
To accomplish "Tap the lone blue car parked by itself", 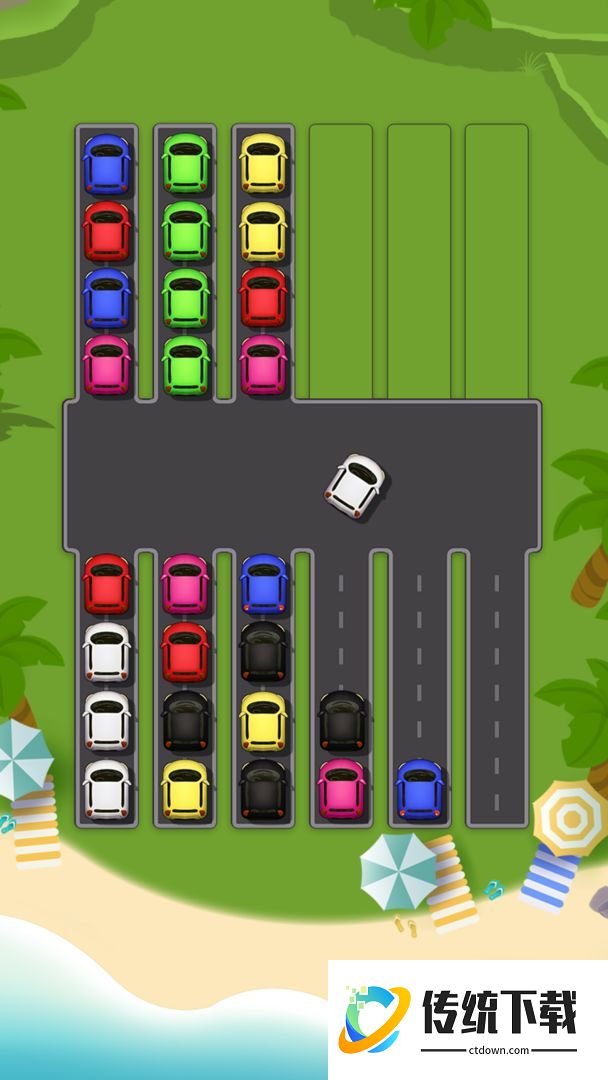I will point(419,788).
